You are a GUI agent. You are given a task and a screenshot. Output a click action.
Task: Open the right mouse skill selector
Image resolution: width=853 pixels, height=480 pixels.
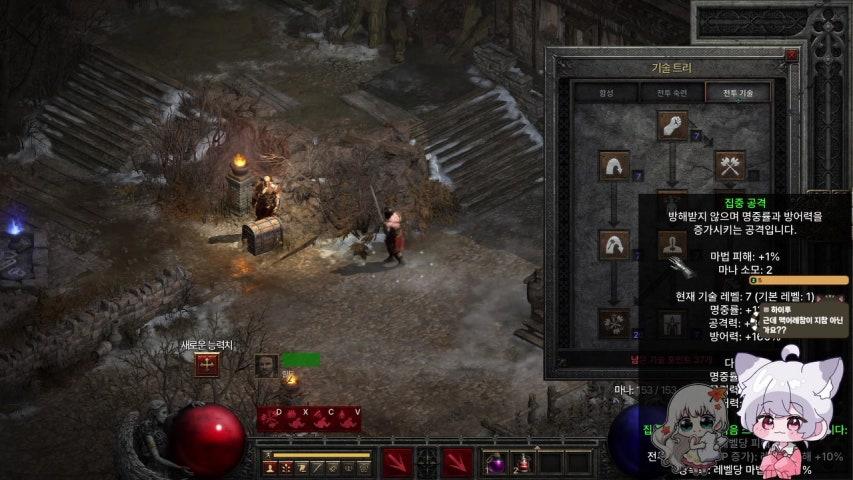pos(457,462)
